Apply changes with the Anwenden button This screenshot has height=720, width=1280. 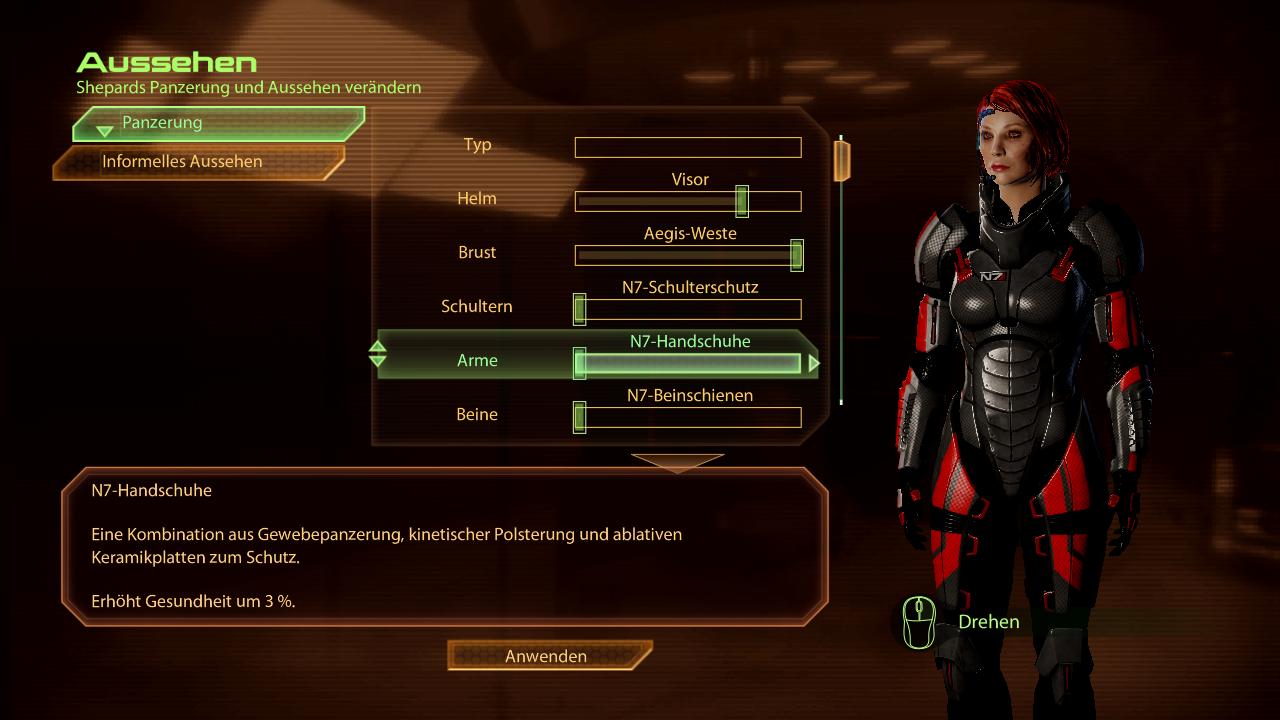(x=548, y=656)
